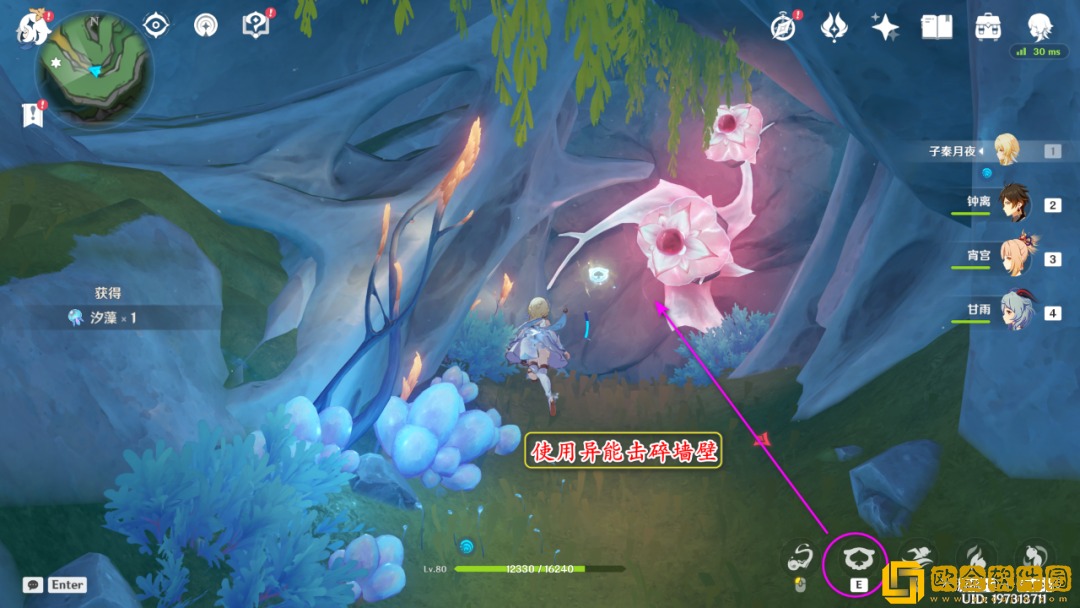
Task: Open the backpack inventory
Action: pyautogui.click(x=989, y=27)
